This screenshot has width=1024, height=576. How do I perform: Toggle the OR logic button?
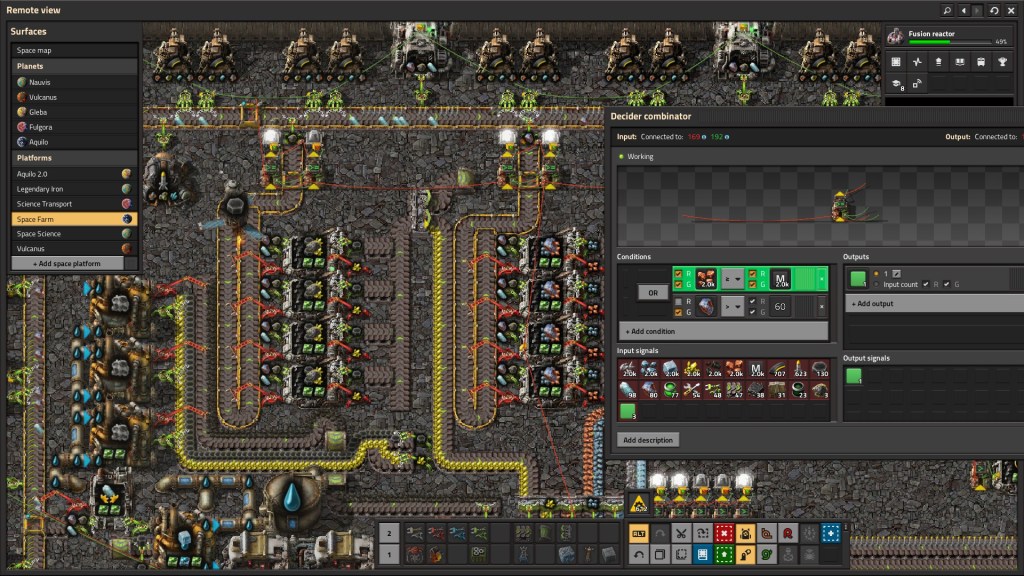click(652, 293)
